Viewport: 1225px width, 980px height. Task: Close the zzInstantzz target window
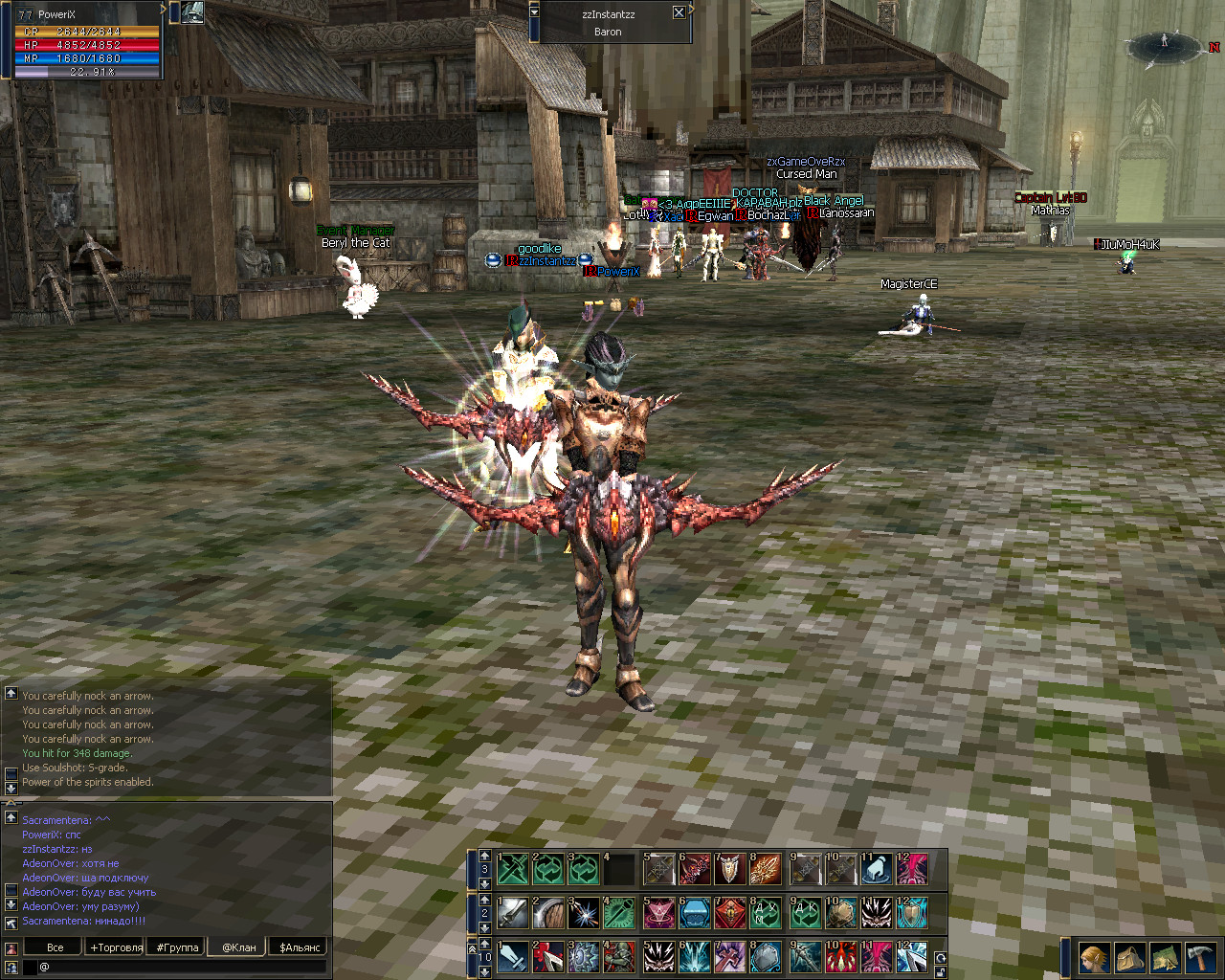679,12
